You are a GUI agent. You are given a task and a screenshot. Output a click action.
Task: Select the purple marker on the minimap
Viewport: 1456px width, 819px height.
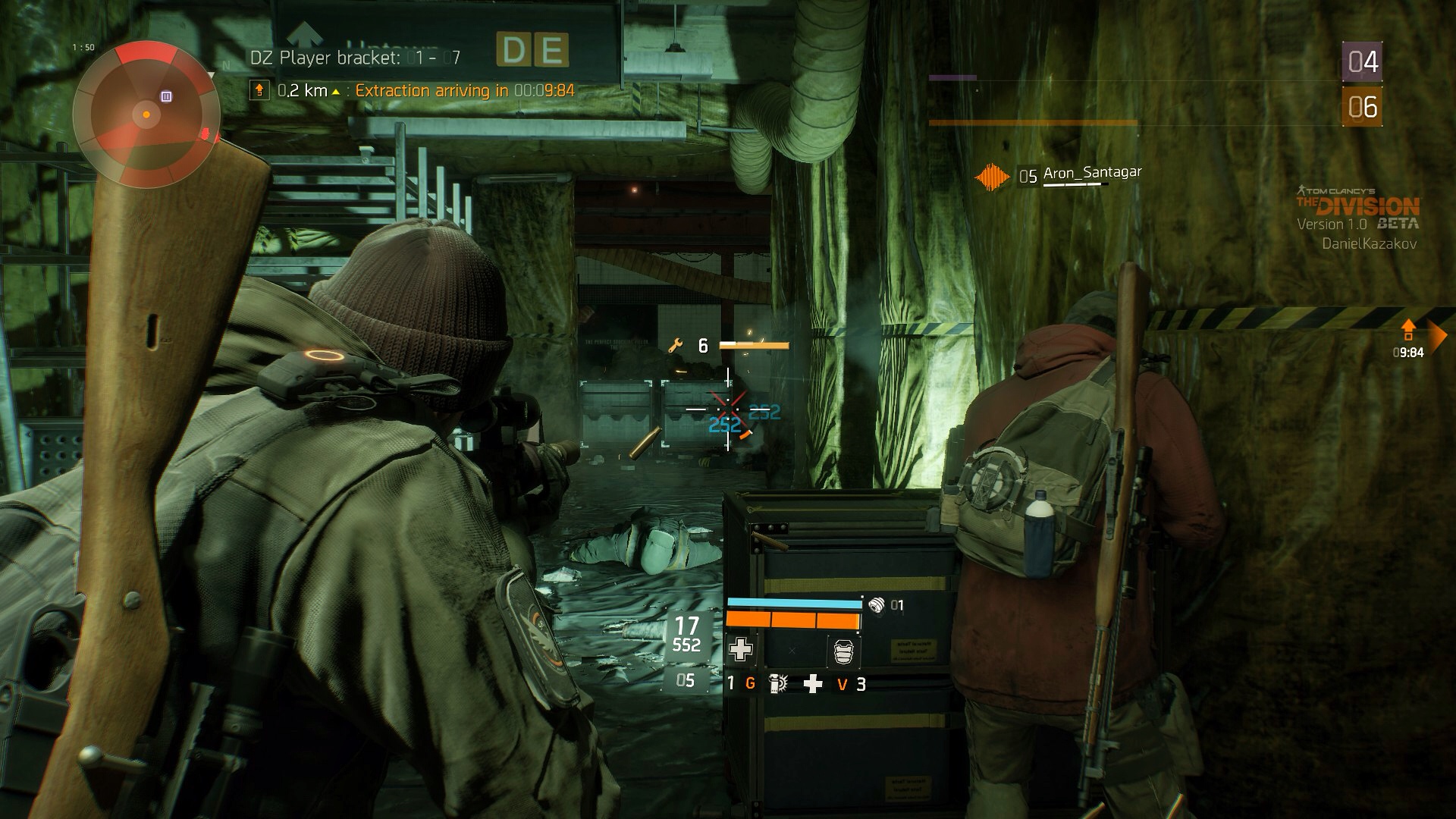click(166, 96)
